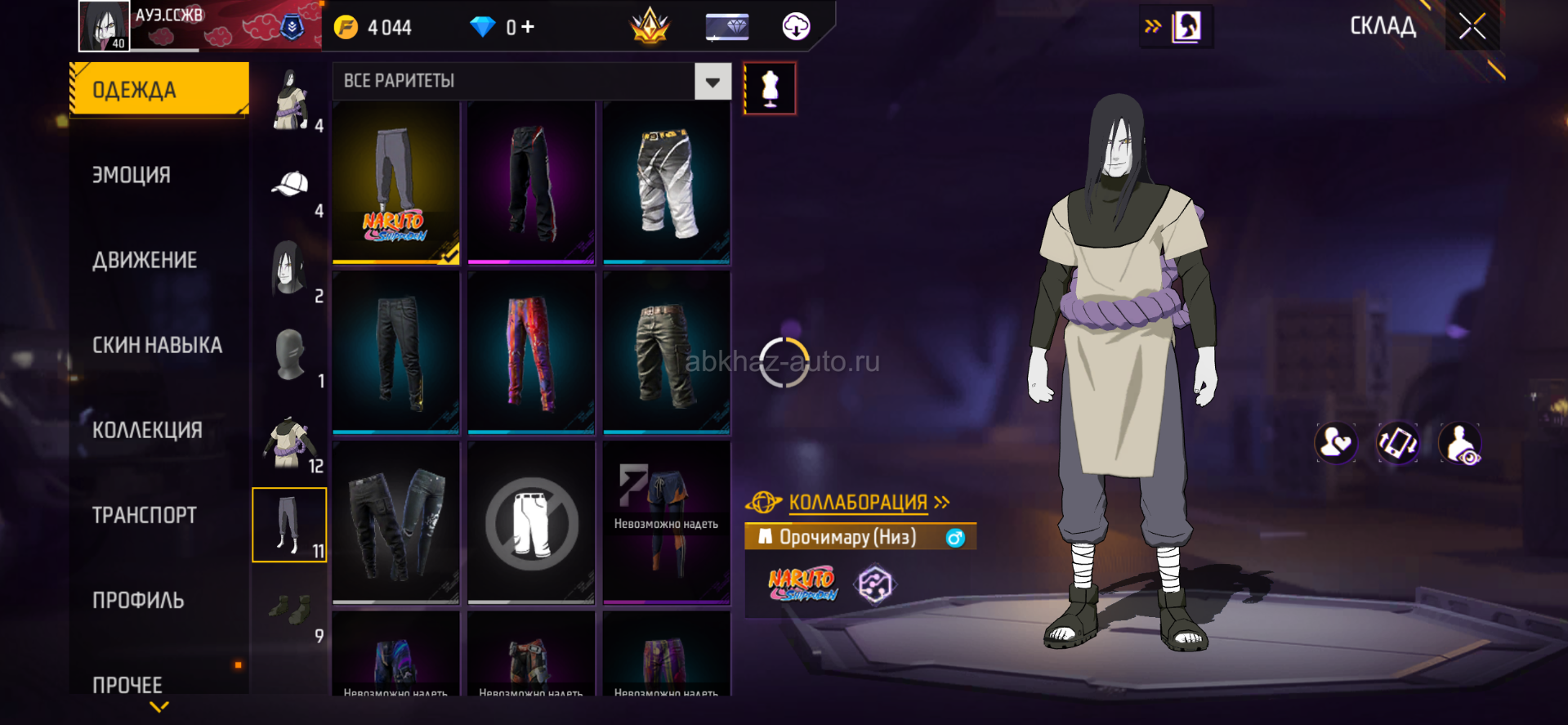Open the ТРАНСПОРТ category

[145, 515]
